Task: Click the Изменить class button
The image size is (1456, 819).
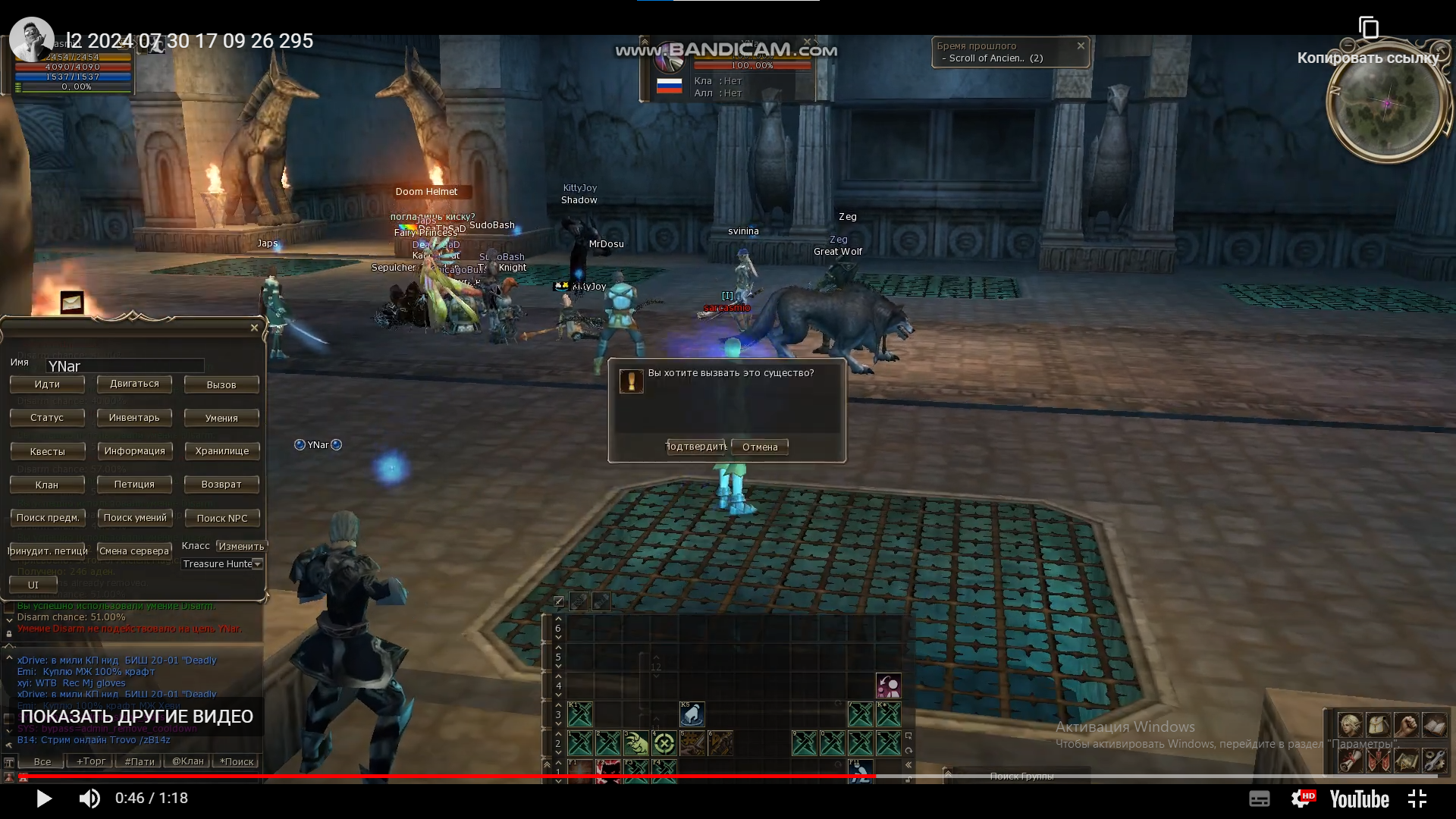Action: (x=241, y=546)
